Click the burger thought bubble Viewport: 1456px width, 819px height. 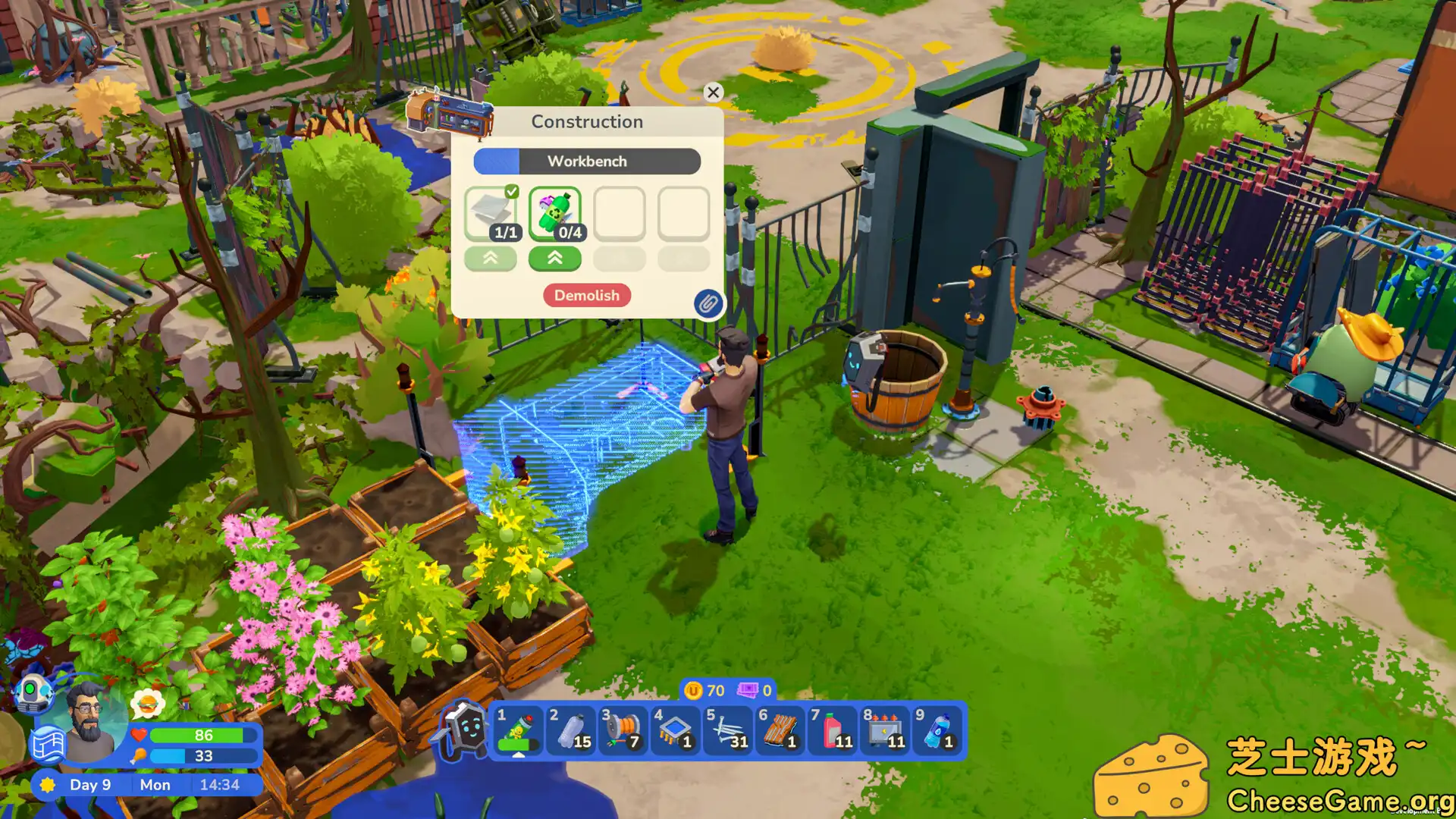148,704
